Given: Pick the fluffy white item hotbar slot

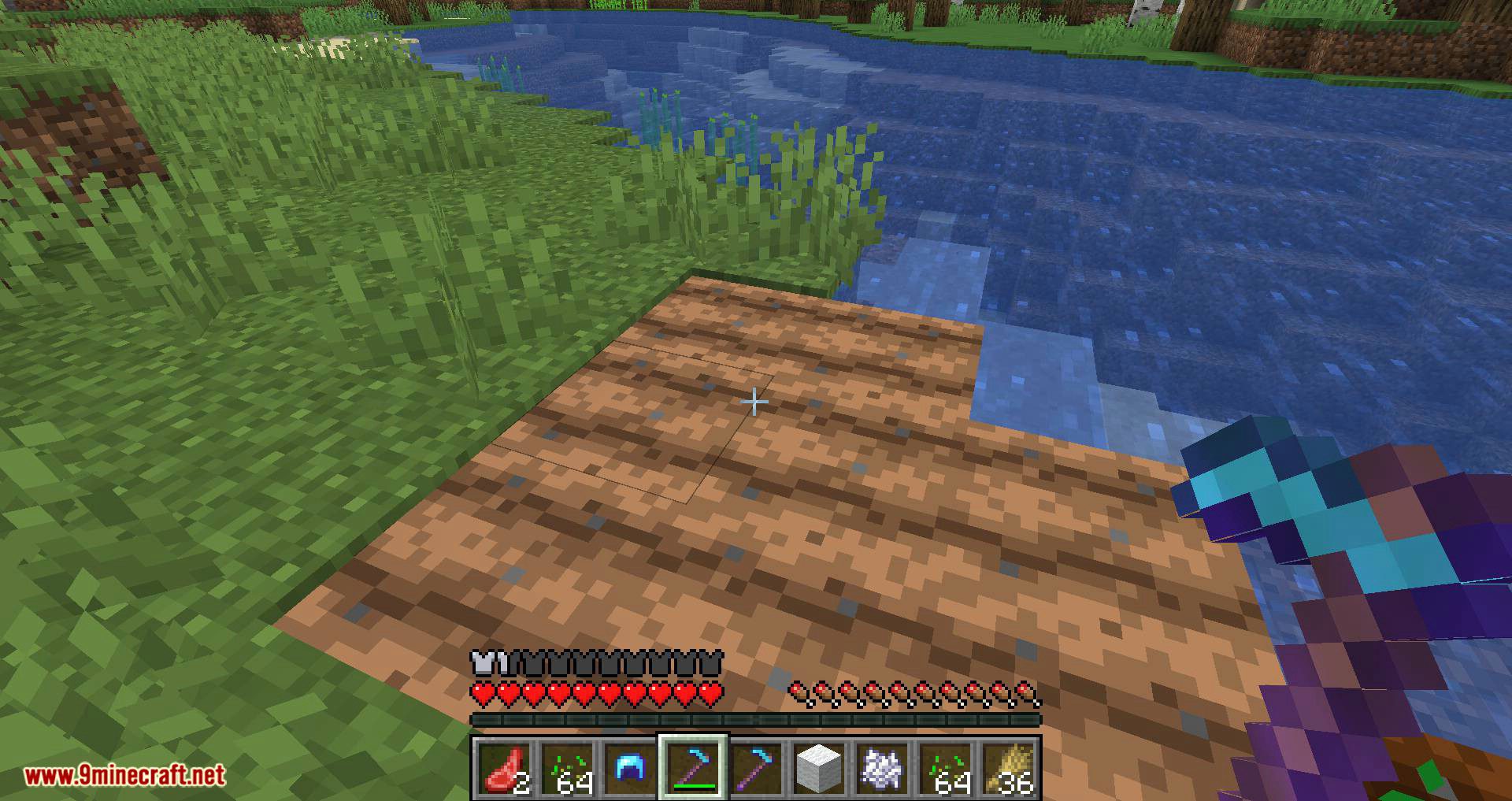Looking at the screenshot, I should pyautogui.click(x=882, y=767).
